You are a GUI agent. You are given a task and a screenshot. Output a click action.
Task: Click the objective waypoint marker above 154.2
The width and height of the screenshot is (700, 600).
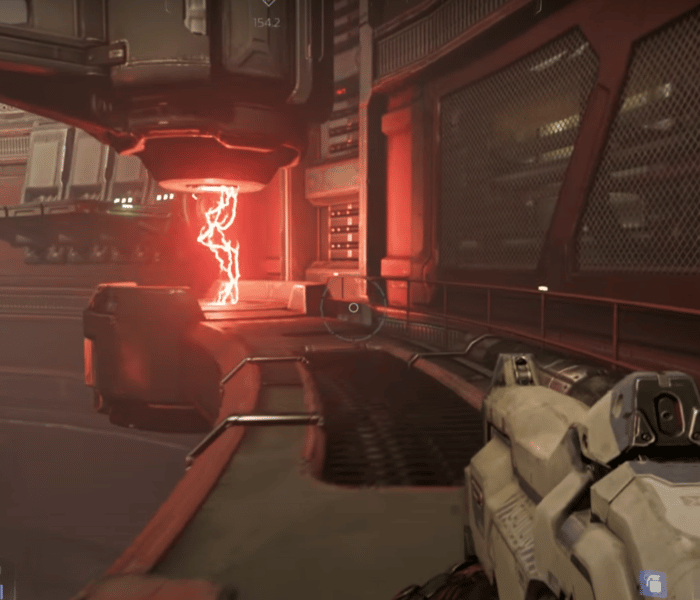(x=267, y=4)
